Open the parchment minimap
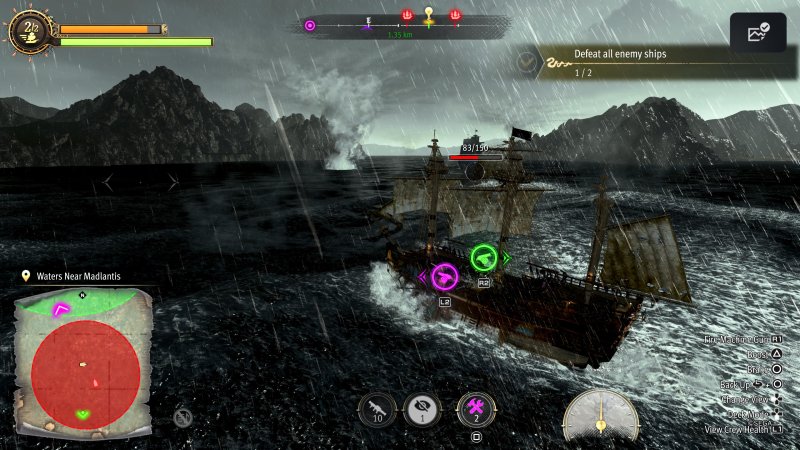Image resolution: width=800 pixels, height=450 pixels. [x=84, y=362]
